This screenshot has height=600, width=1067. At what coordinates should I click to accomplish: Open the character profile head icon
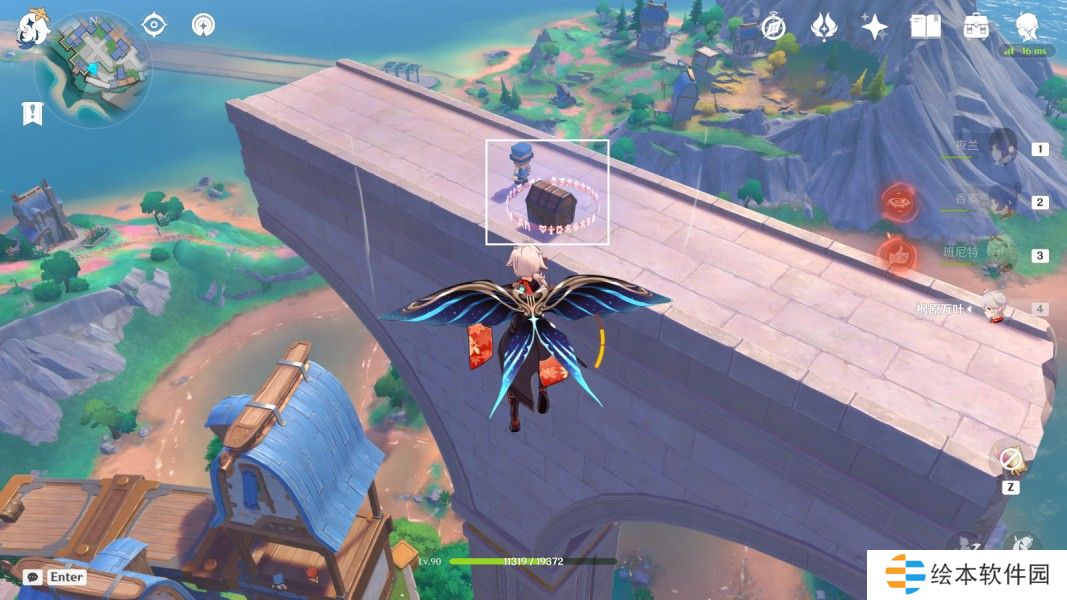pyautogui.click(x=1027, y=26)
